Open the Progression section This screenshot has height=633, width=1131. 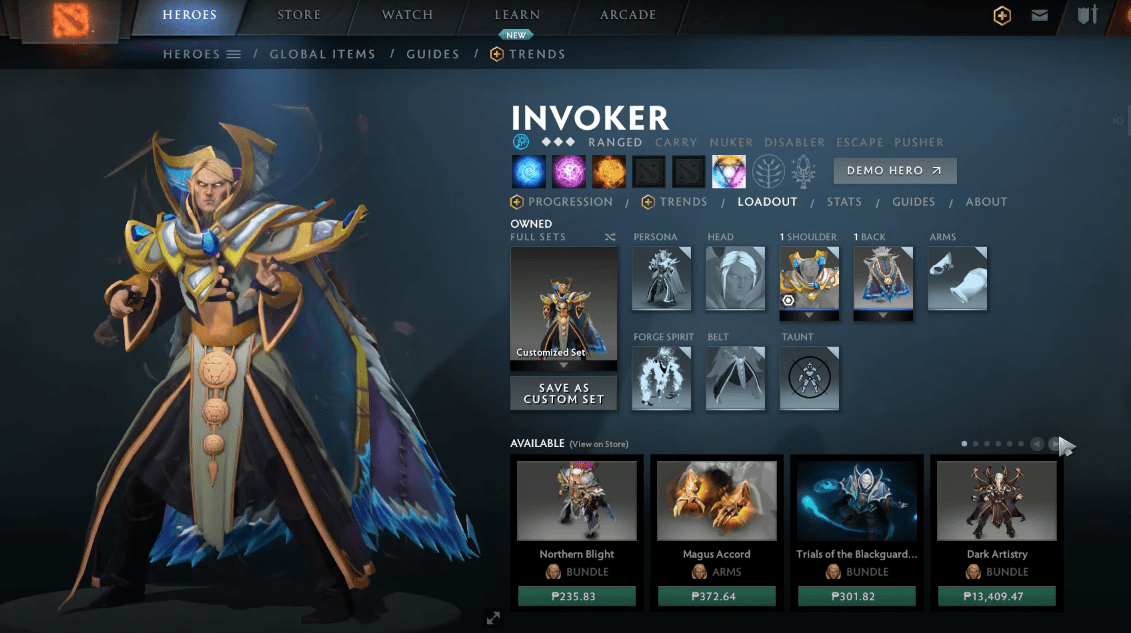click(562, 202)
